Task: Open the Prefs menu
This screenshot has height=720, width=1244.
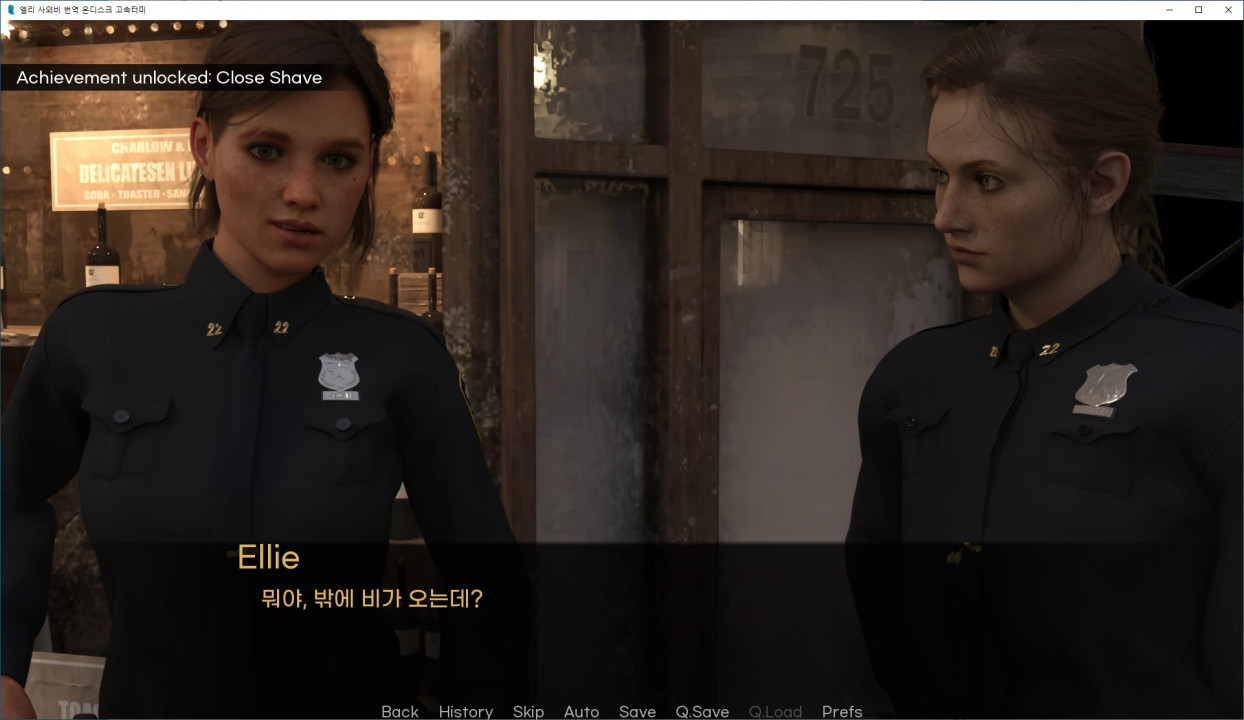Action: 841,711
